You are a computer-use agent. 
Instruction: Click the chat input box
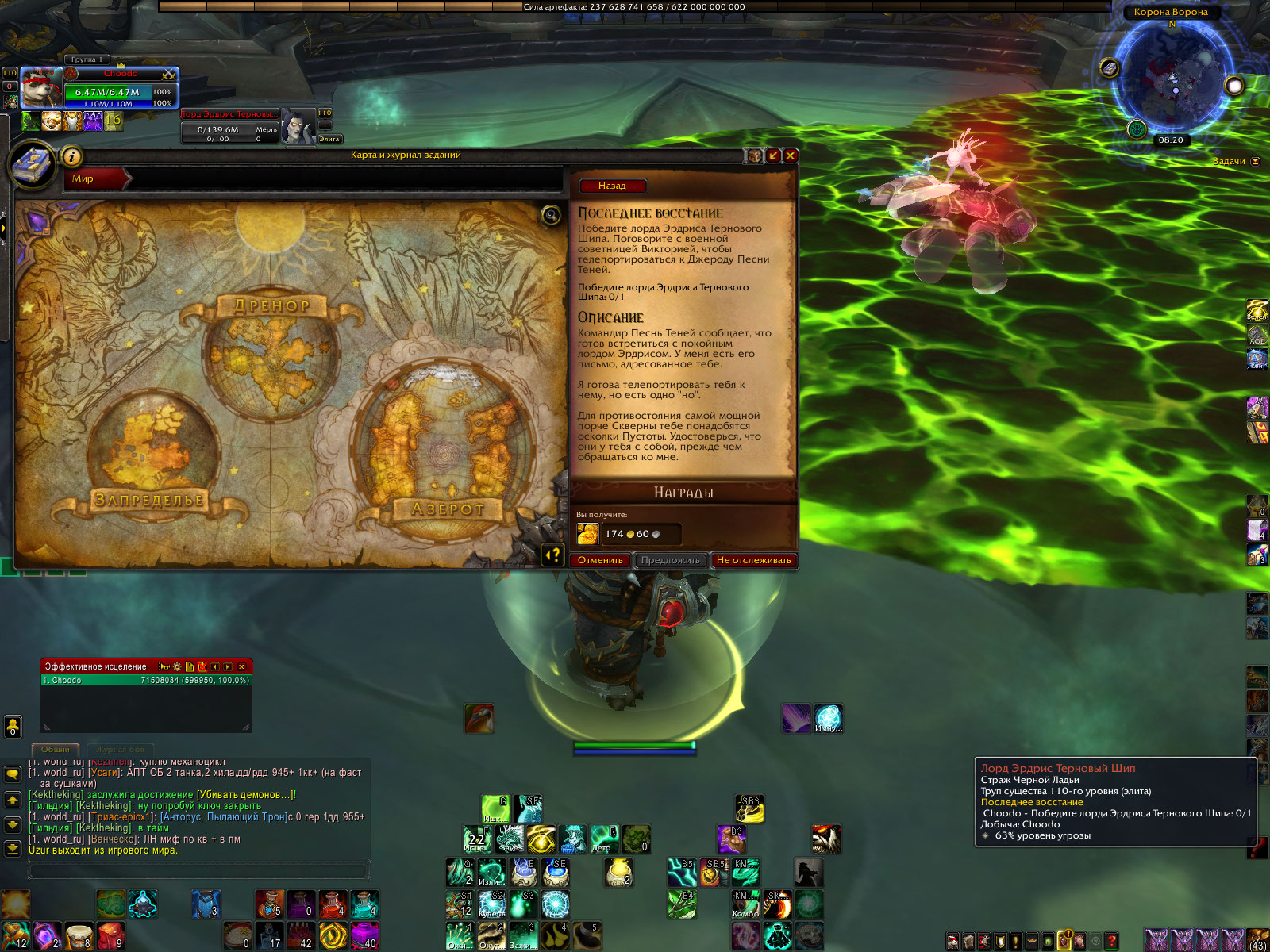pos(198,870)
